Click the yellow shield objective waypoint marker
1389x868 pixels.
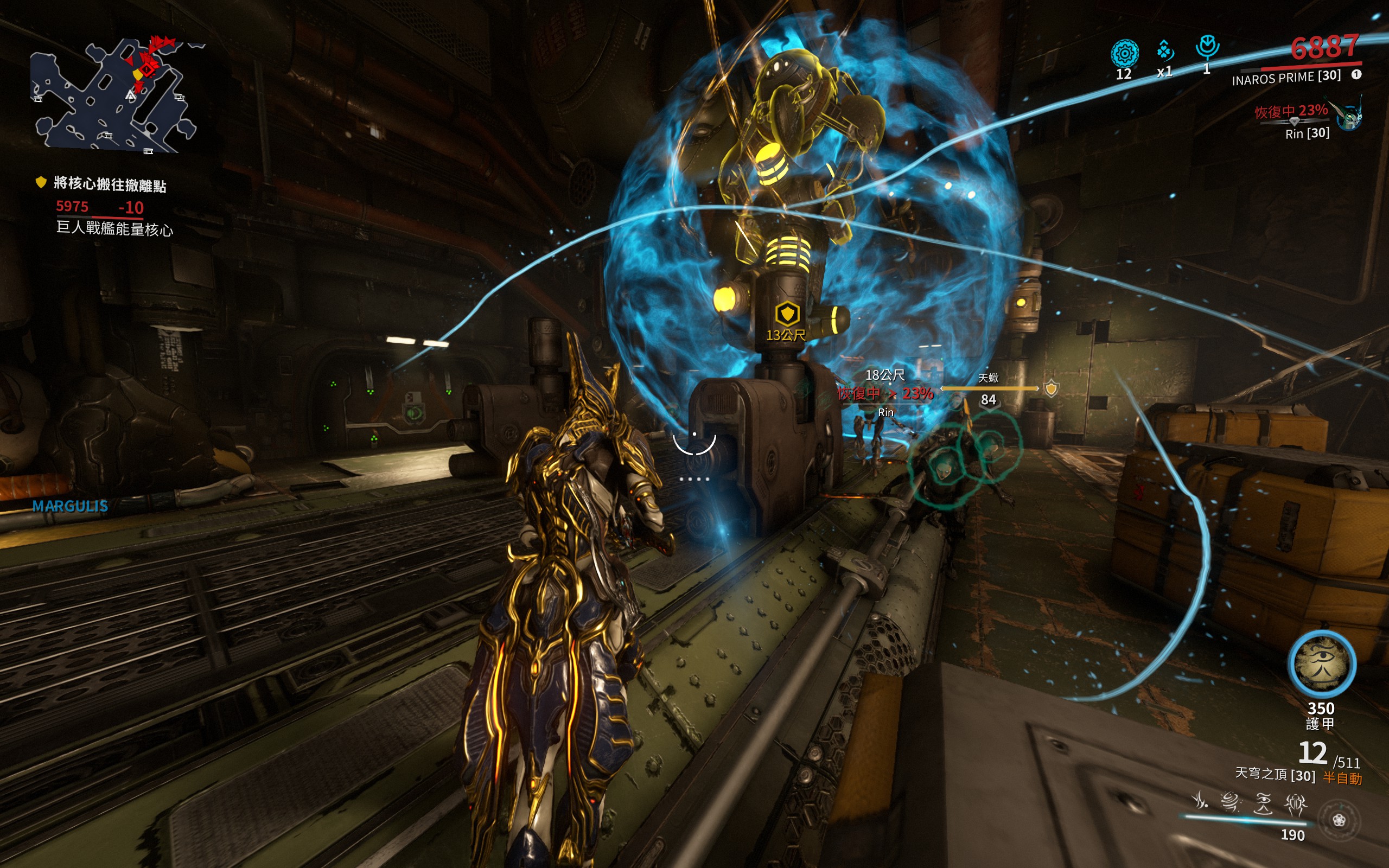787,314
